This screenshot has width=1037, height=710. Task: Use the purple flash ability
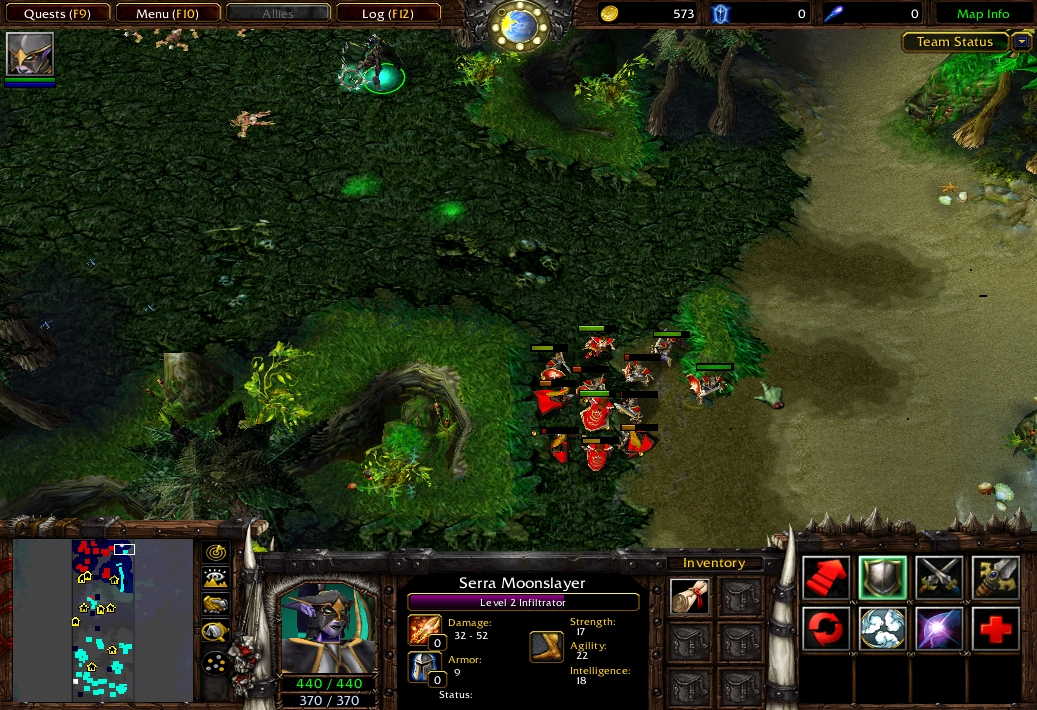click(939, 630)
